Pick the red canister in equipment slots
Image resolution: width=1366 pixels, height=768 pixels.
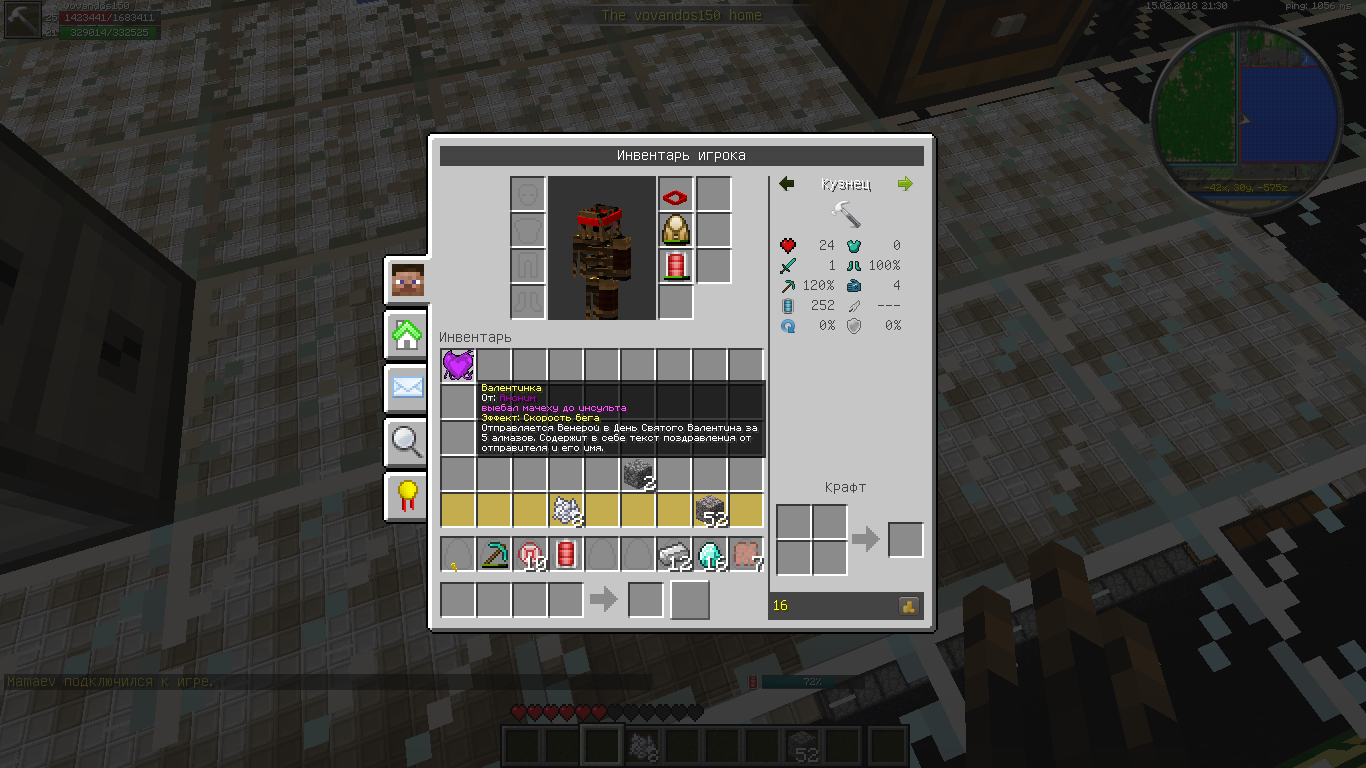[676, 266]
